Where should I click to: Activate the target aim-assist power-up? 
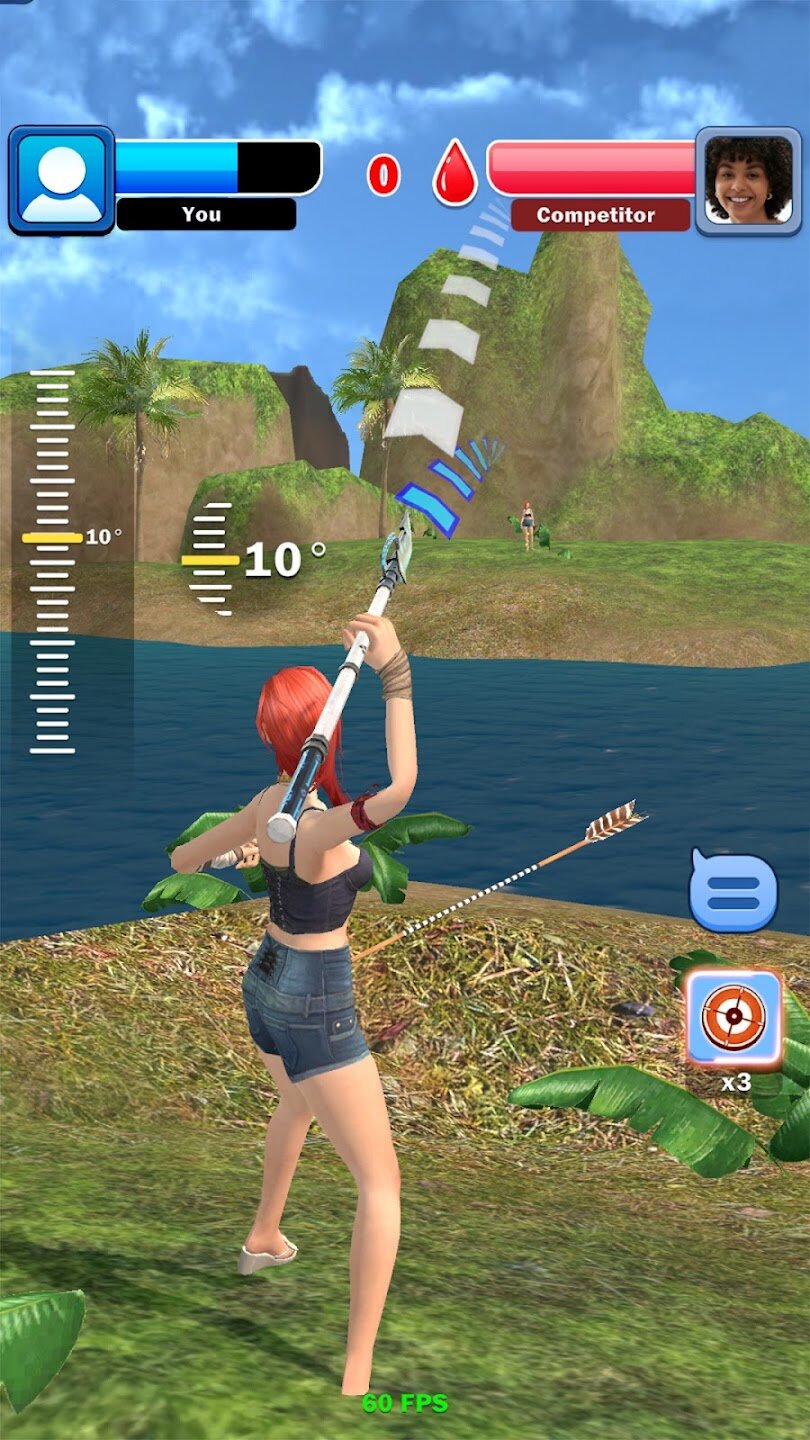click(x=734, y=1018)
